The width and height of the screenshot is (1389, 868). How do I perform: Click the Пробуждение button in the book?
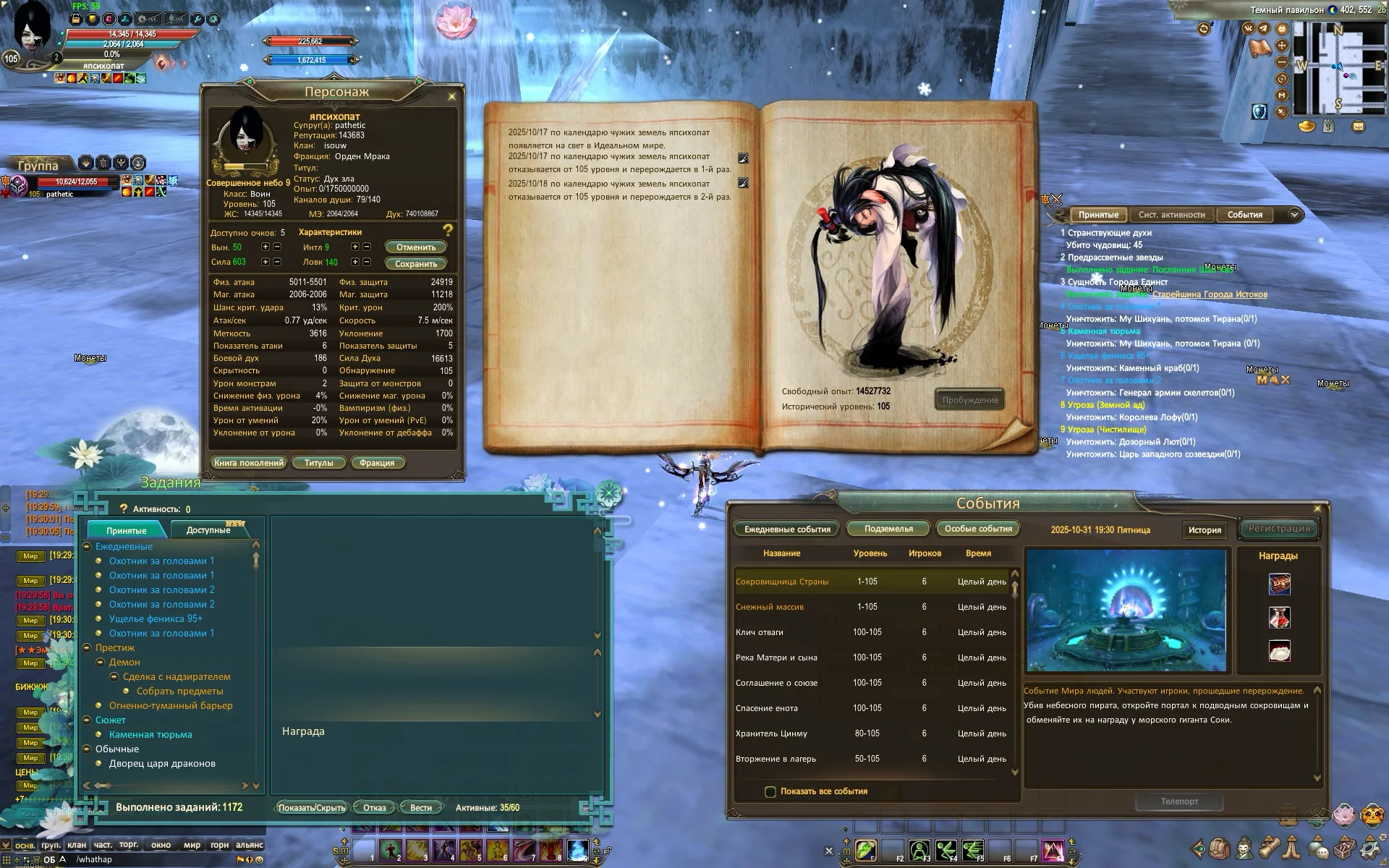click(969, 400)
